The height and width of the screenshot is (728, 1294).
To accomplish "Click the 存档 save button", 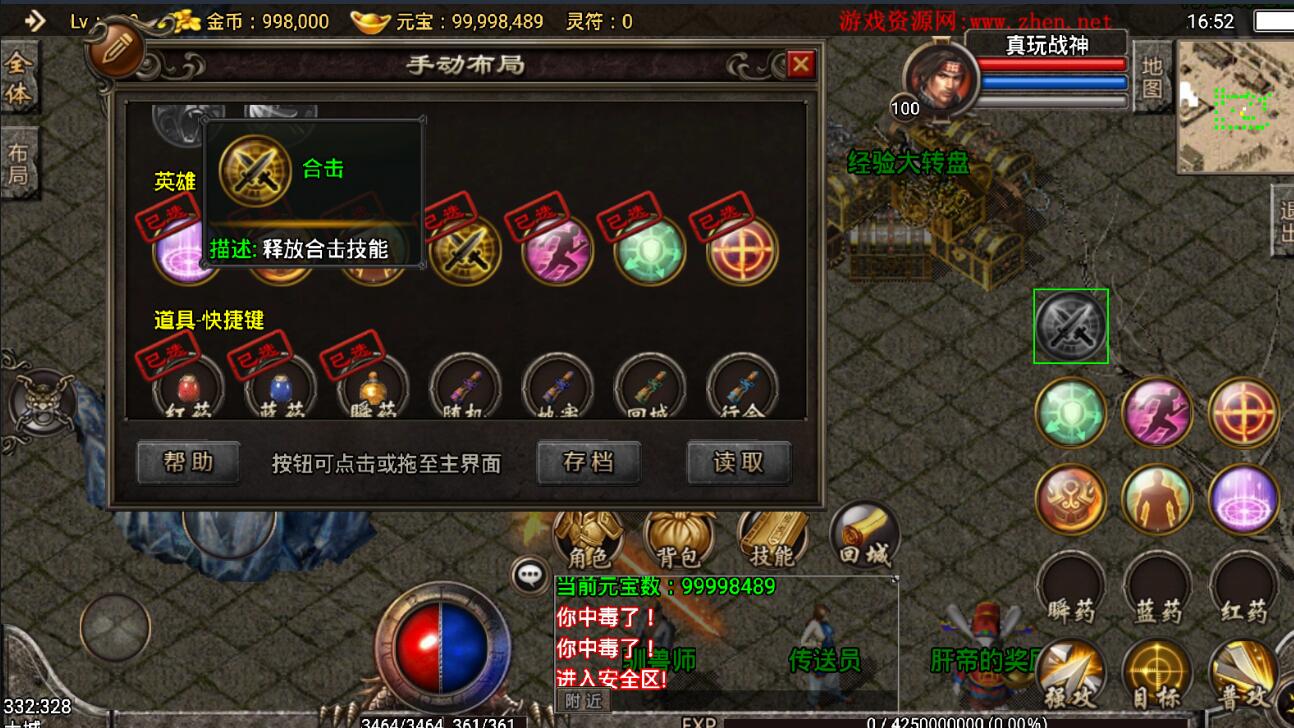I will [x=588, y=462].
